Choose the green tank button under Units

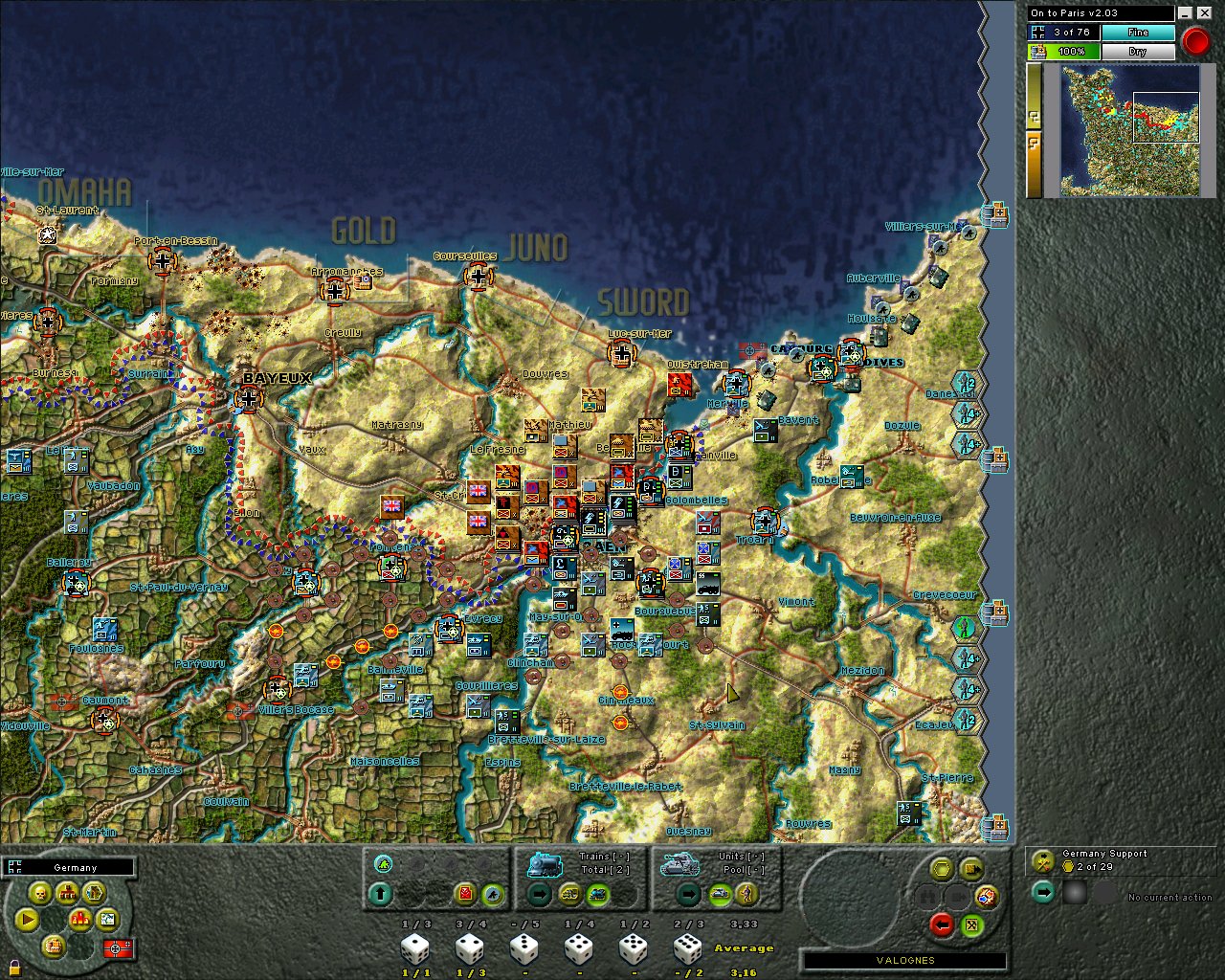pos(719,895)
